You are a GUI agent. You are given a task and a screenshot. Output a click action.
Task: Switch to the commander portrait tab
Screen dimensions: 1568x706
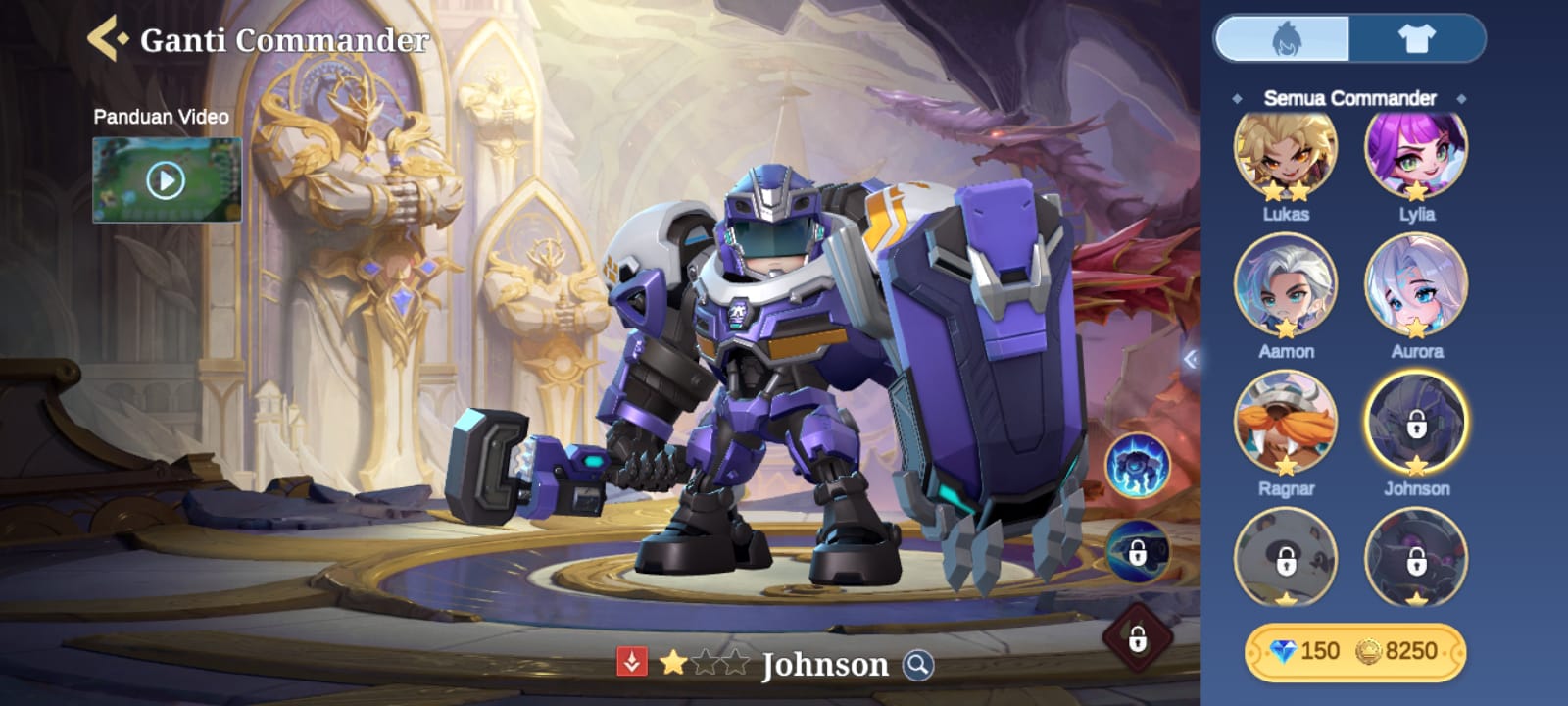click(x=1284, y=39)
